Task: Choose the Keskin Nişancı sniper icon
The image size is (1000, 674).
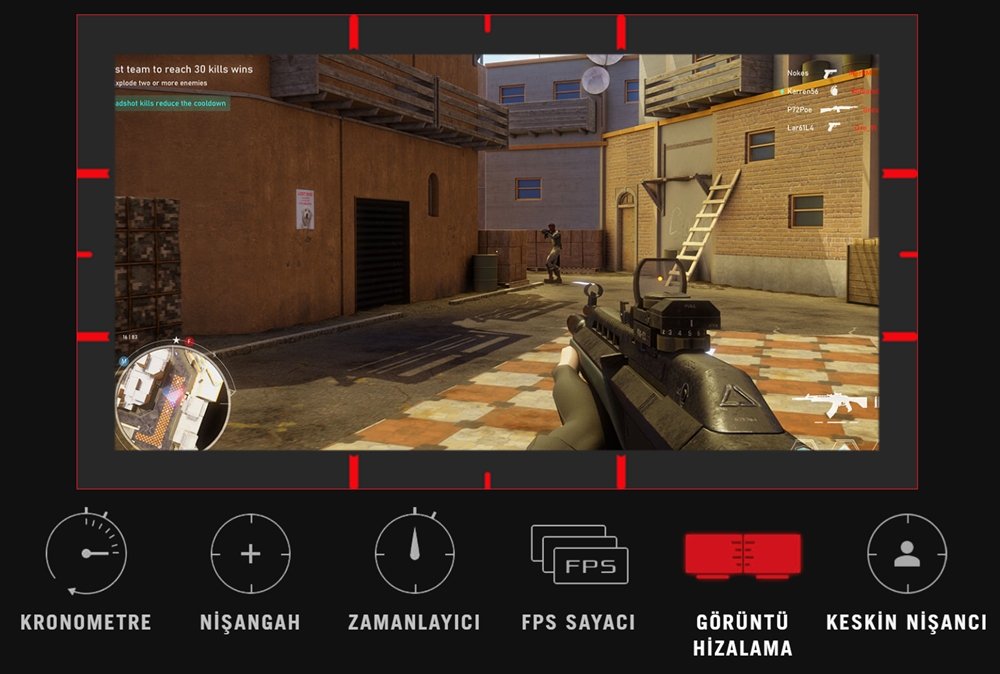Action: coord(906,553)
